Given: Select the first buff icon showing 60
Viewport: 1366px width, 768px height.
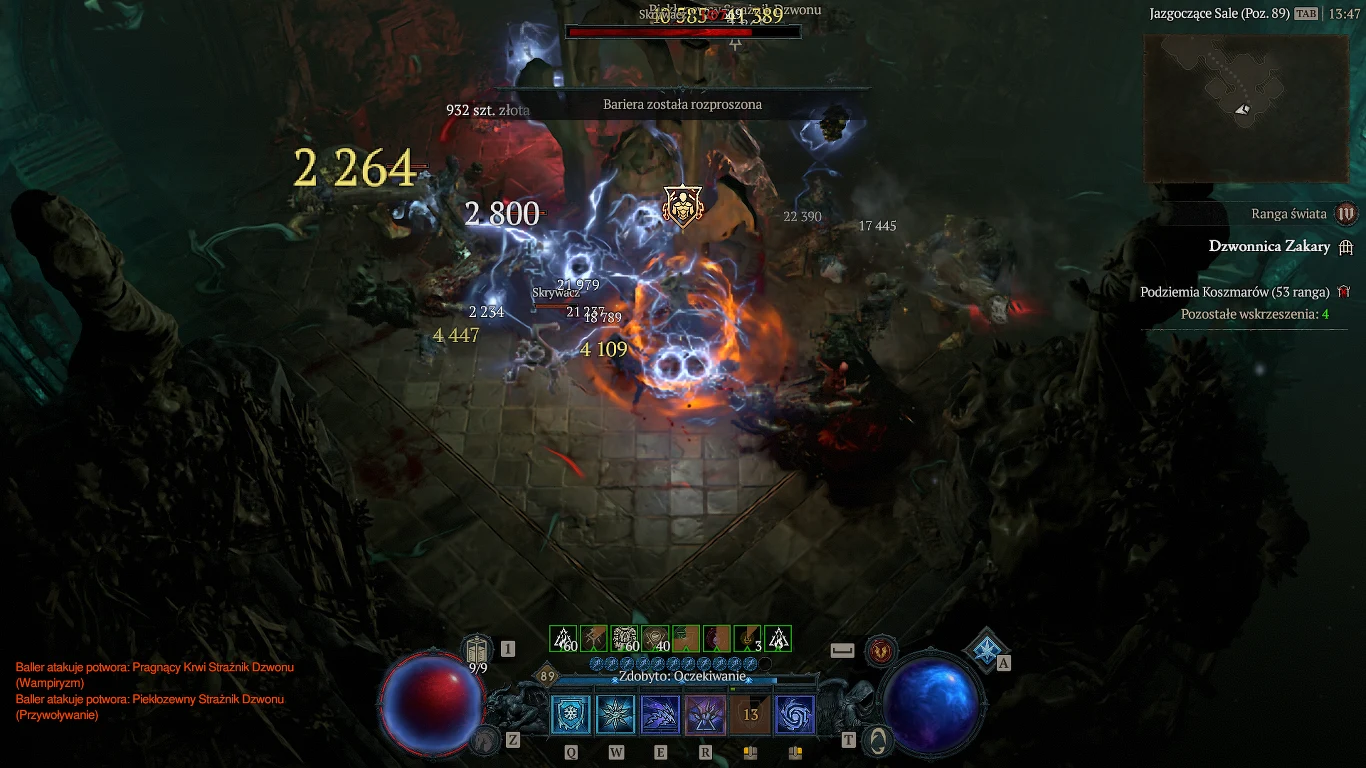Looking at the screenshot, I should click(x=564, y=639).
